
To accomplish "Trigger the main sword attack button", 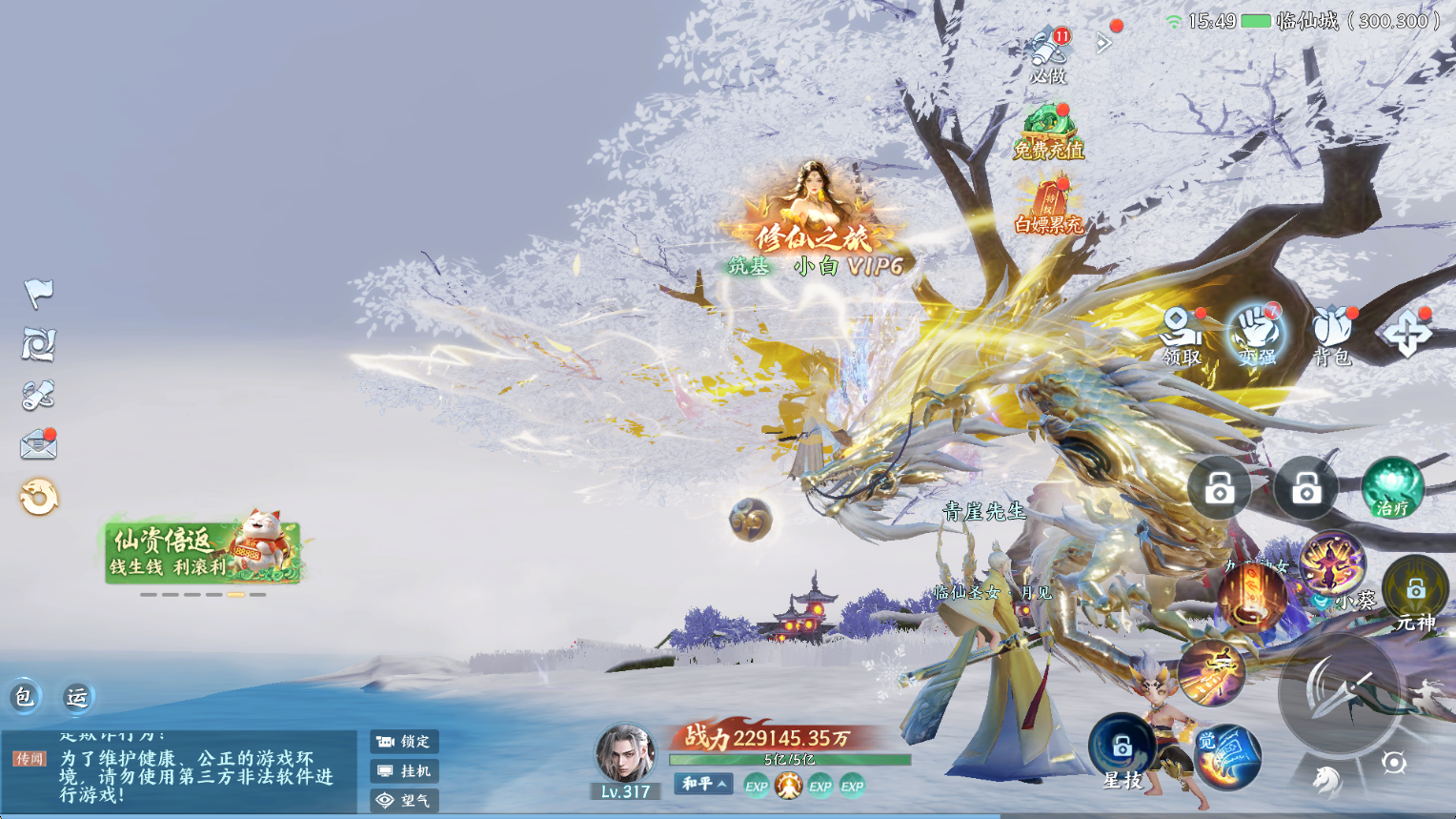I will click(1341, 693).
